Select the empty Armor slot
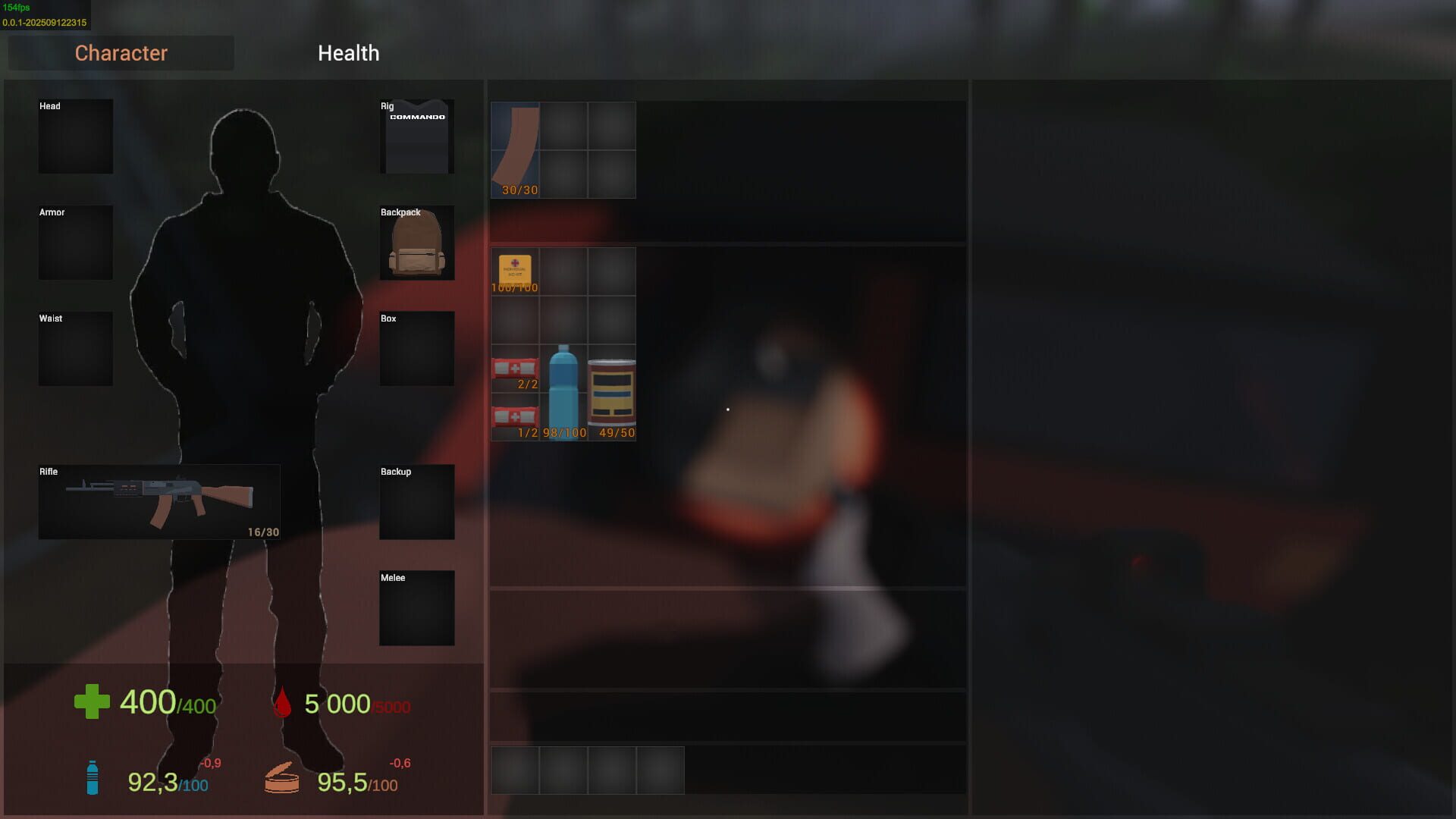1456x819 pixels. 75,243
